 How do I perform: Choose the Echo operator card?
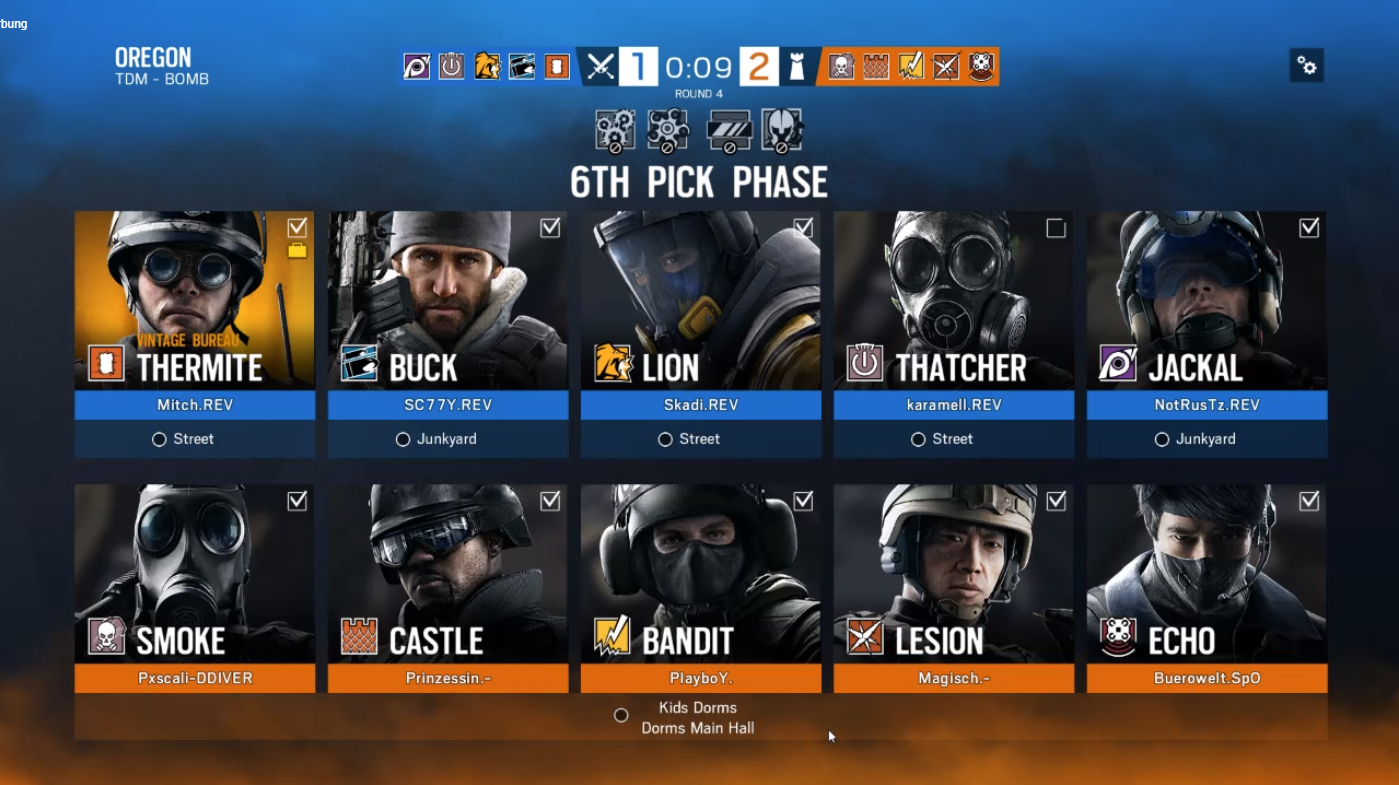point(1206,574)
